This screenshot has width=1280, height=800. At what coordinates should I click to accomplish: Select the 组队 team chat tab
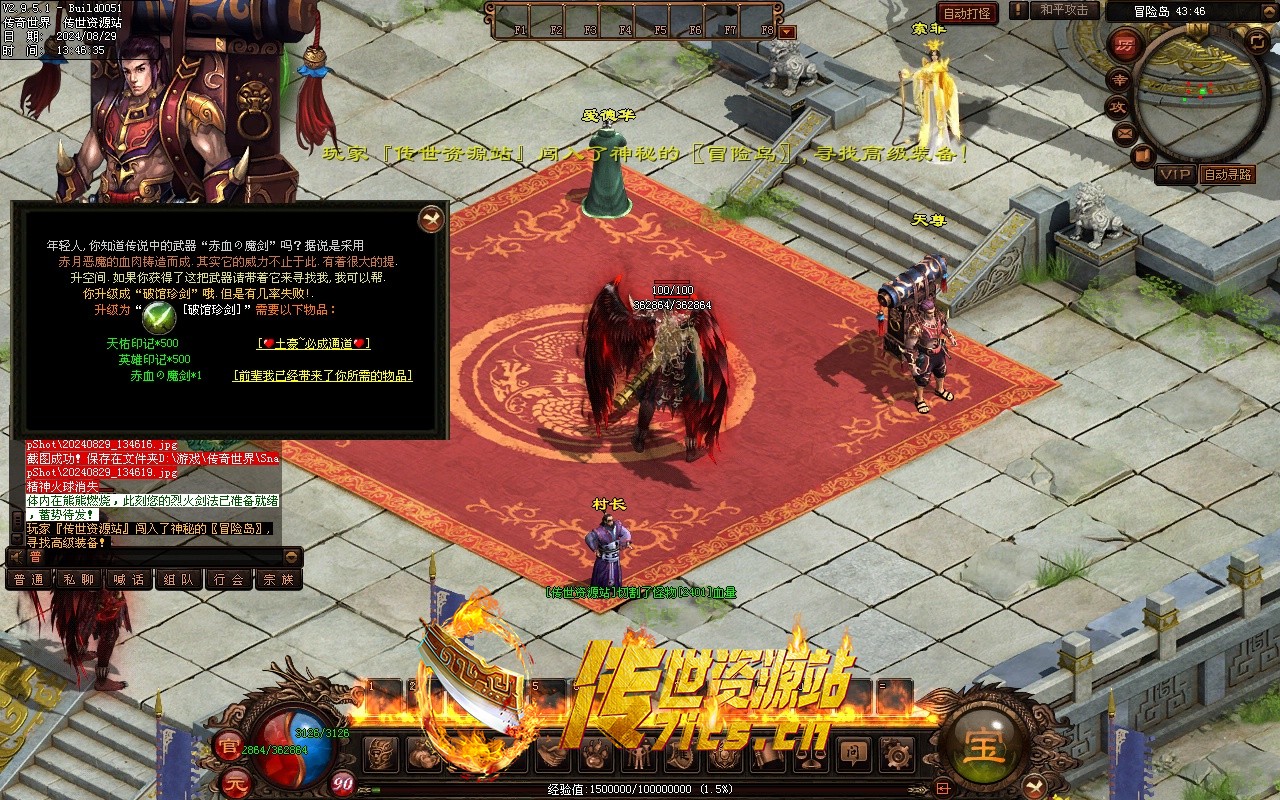[179, 579]
